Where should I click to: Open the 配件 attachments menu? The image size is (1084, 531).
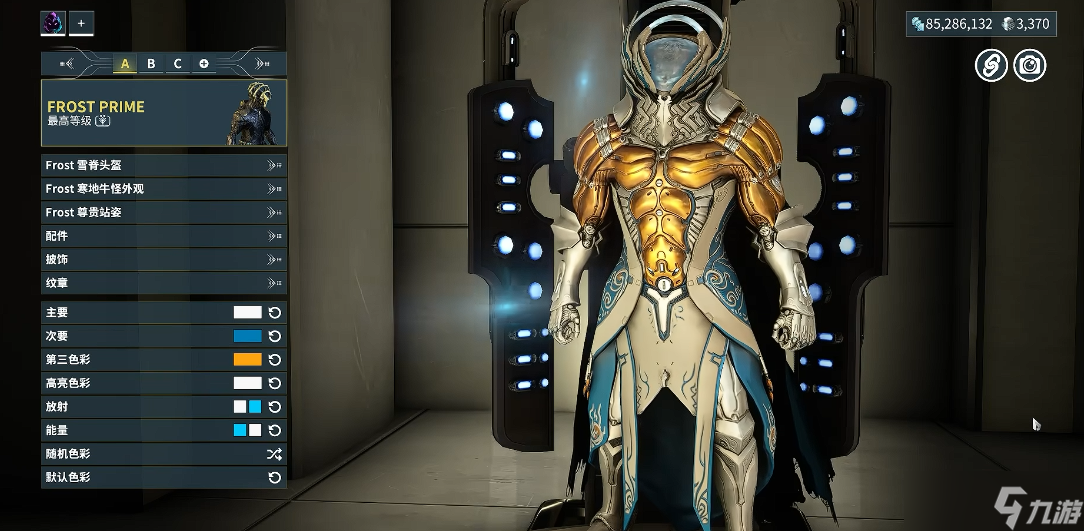[163, 236]
